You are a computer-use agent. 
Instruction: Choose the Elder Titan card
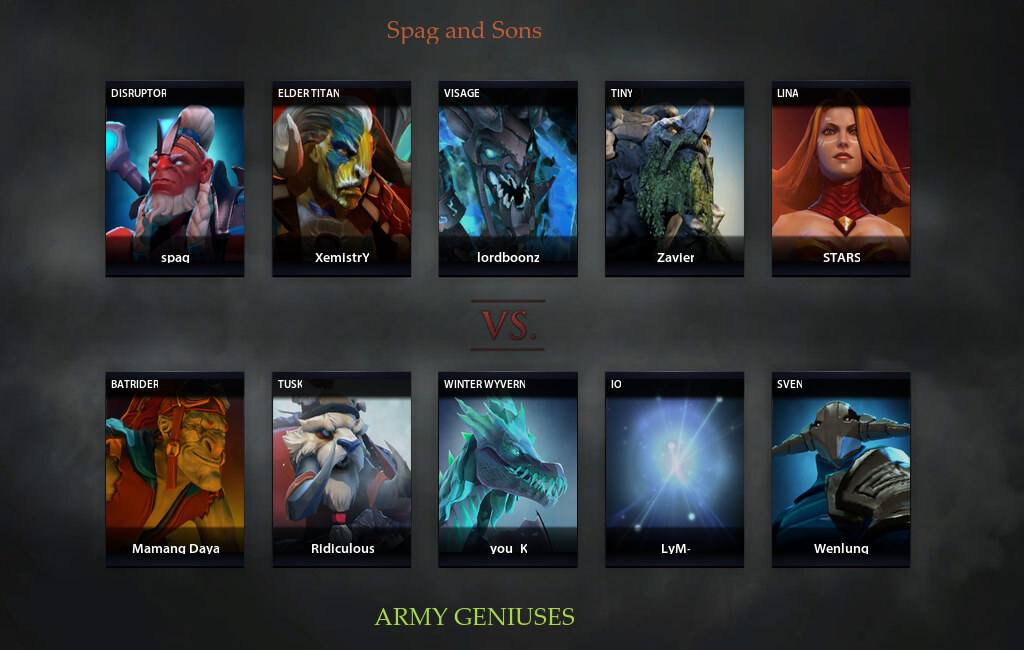coord(341,178)
